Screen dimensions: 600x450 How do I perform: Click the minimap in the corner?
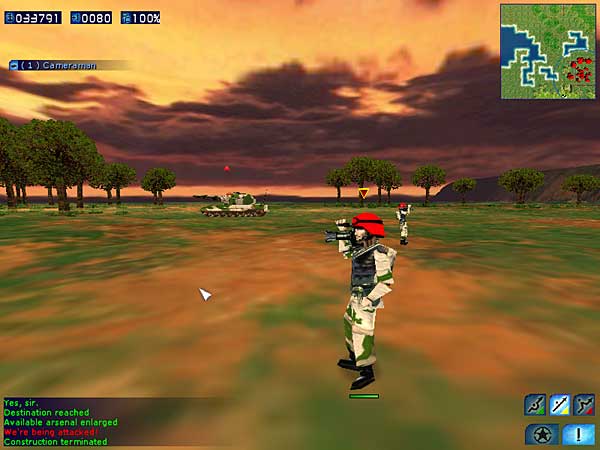[548, 51]
